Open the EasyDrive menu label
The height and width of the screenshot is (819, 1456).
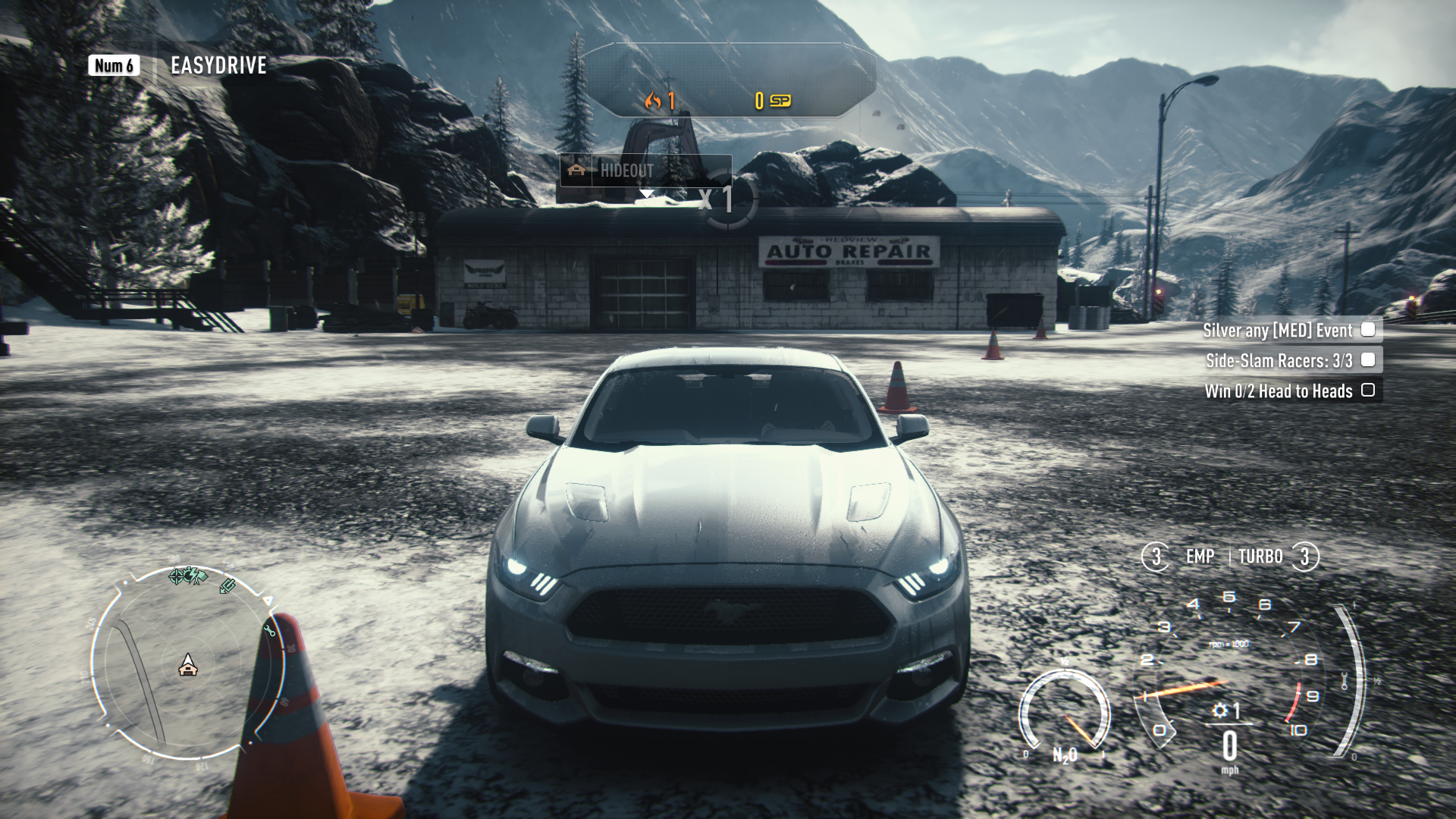218,66
